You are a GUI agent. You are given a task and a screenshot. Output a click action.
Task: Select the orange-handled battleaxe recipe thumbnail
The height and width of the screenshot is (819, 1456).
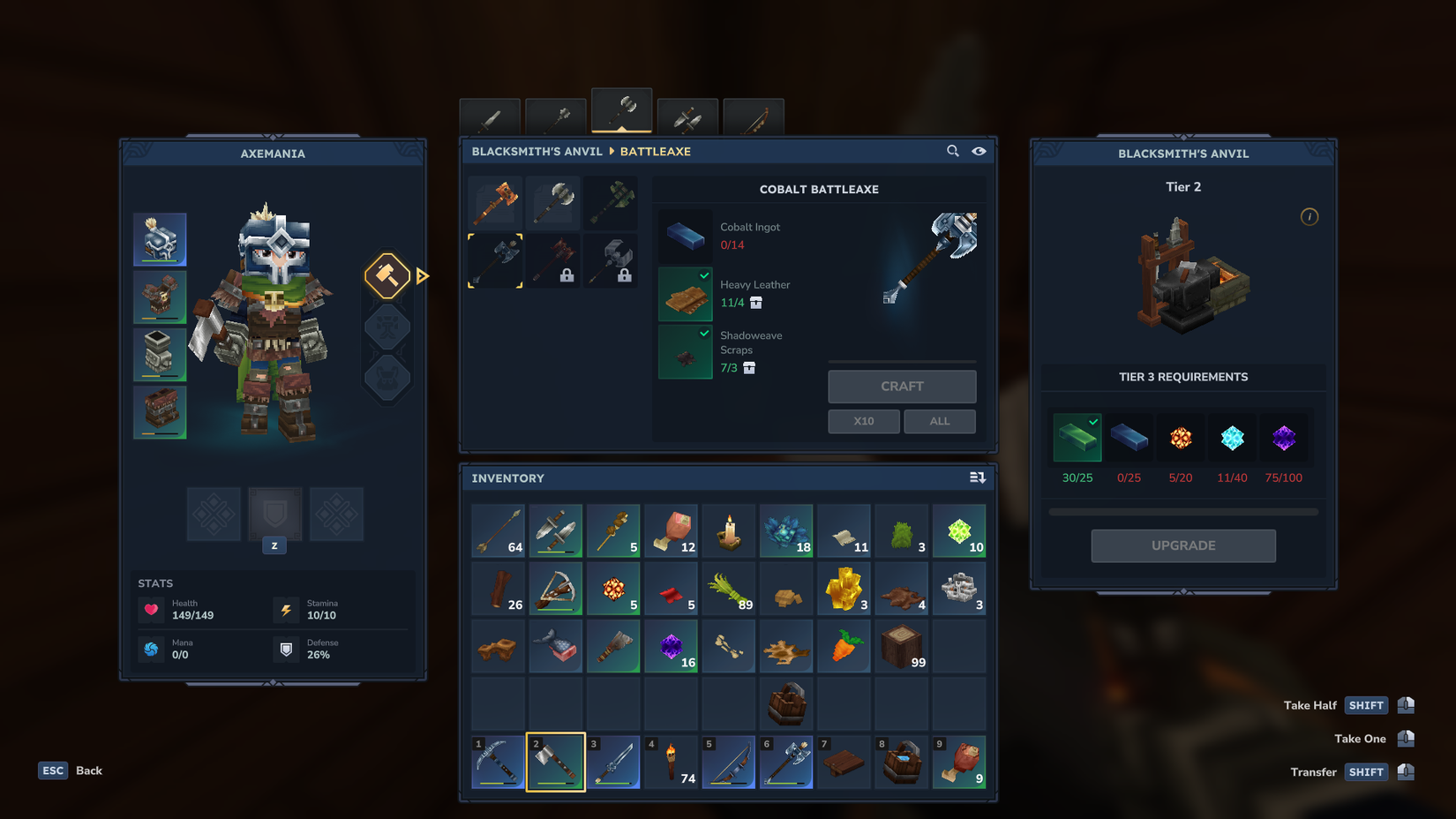pos(495,202)
